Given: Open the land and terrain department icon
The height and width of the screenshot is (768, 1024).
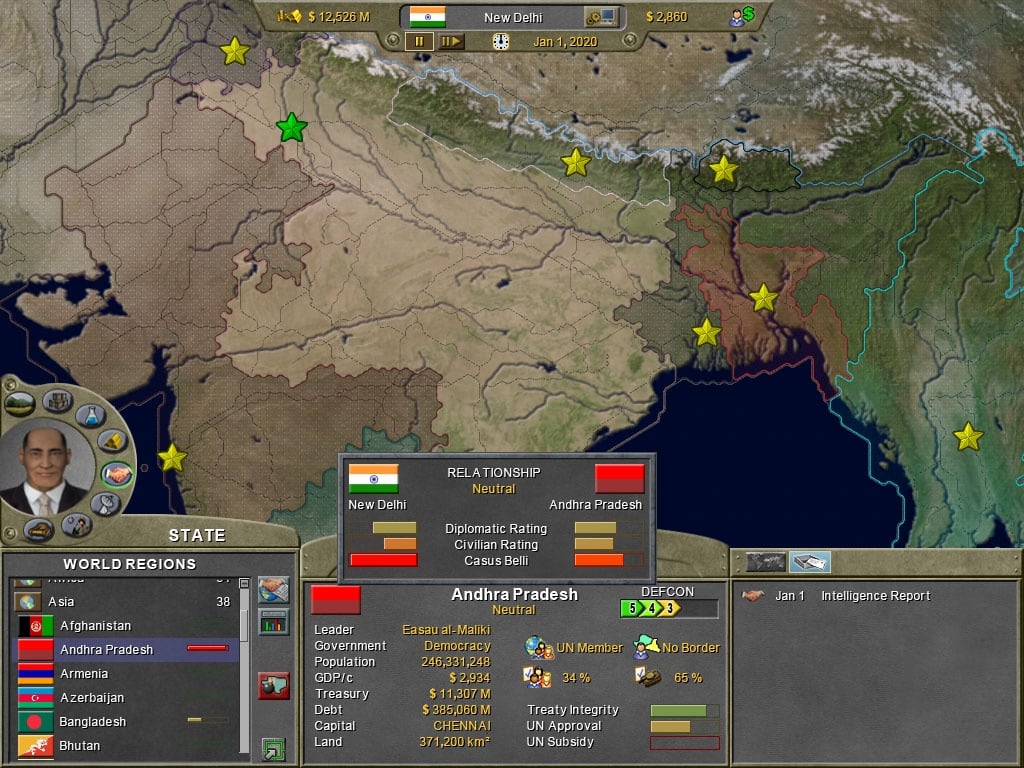Looking at the screenshot, I should click(20, 404).
